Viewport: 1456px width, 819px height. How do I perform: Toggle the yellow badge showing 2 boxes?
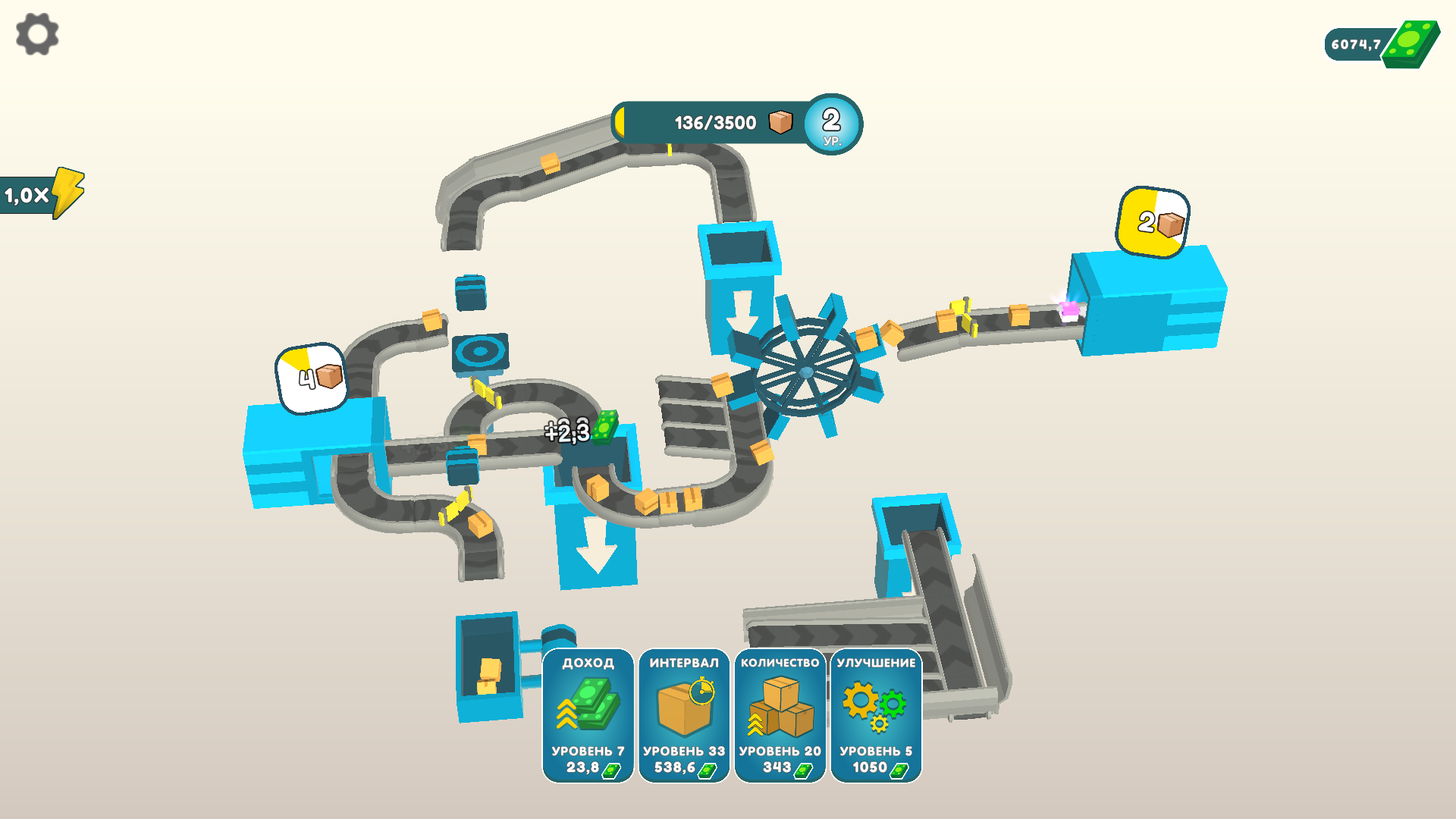[1153, 222]
